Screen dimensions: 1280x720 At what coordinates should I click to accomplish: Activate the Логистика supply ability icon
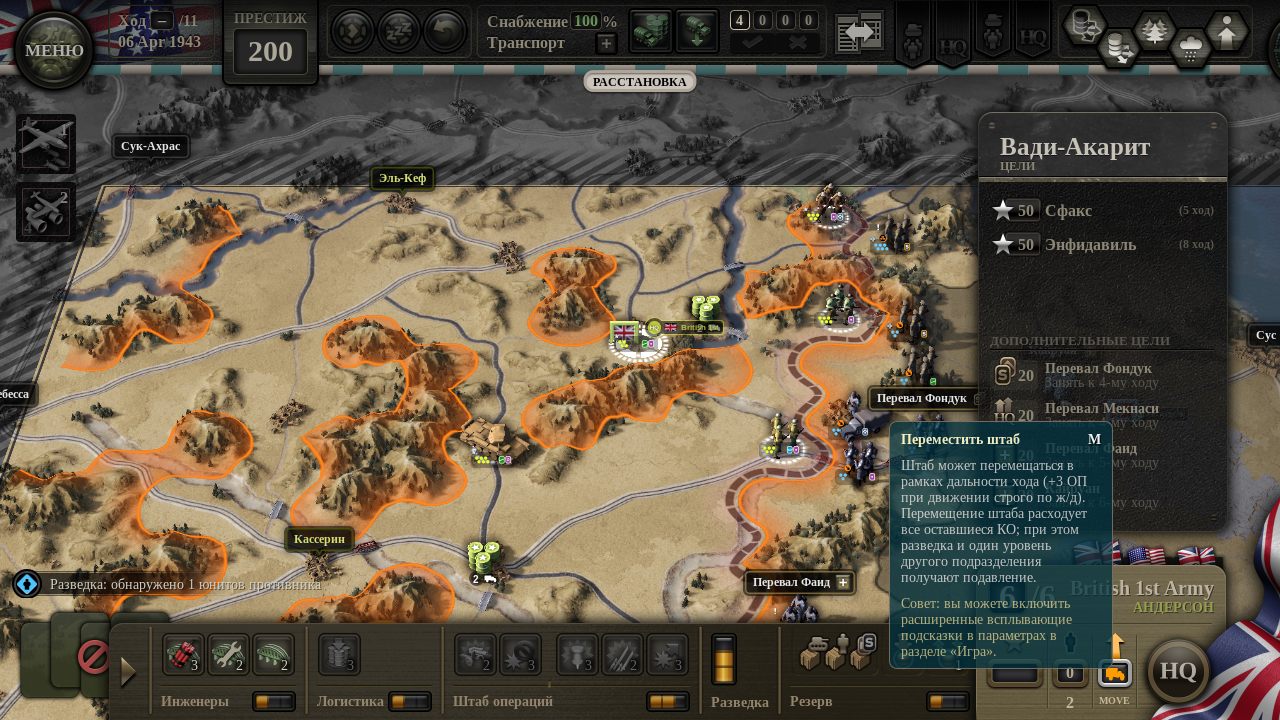pos(339,655)
